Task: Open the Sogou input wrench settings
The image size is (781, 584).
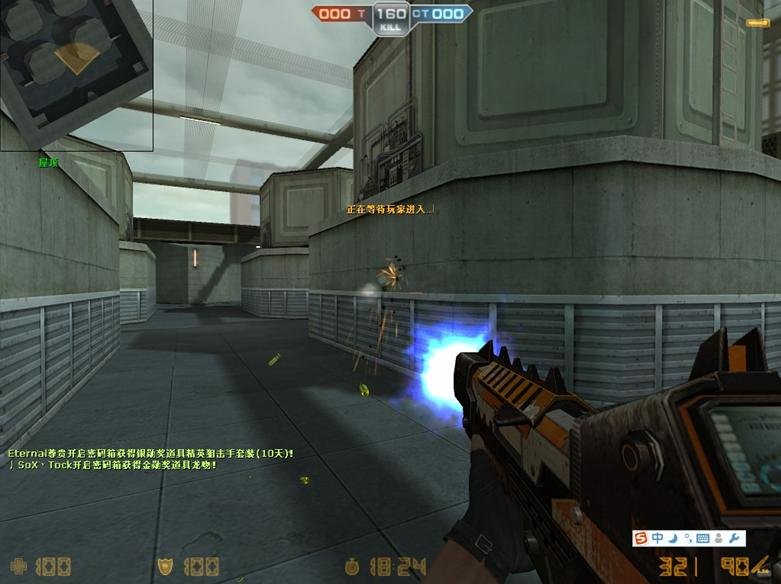Action: coord(736,539)
